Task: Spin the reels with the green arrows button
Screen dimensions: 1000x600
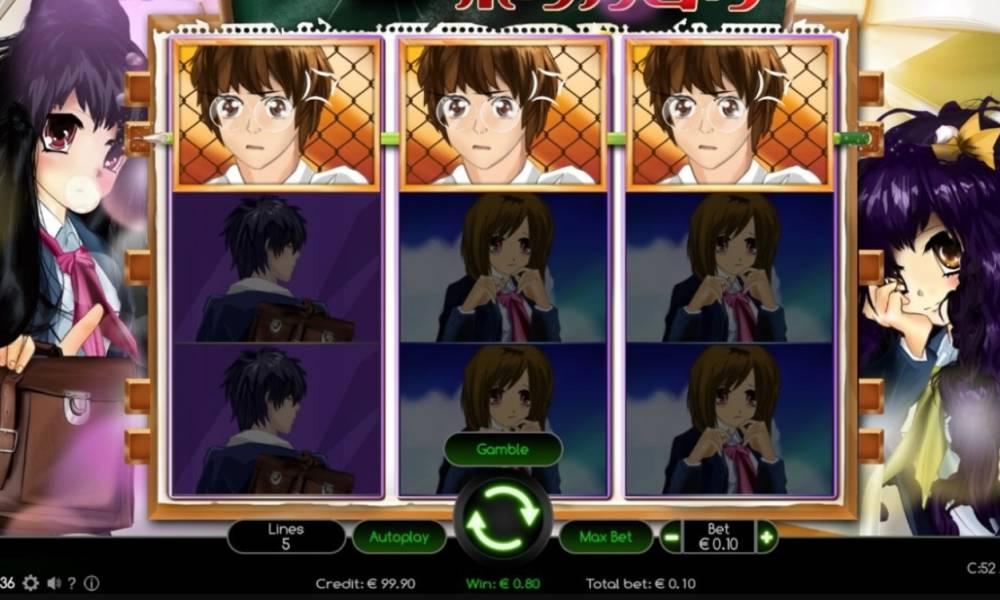Action: pos(503,518)
